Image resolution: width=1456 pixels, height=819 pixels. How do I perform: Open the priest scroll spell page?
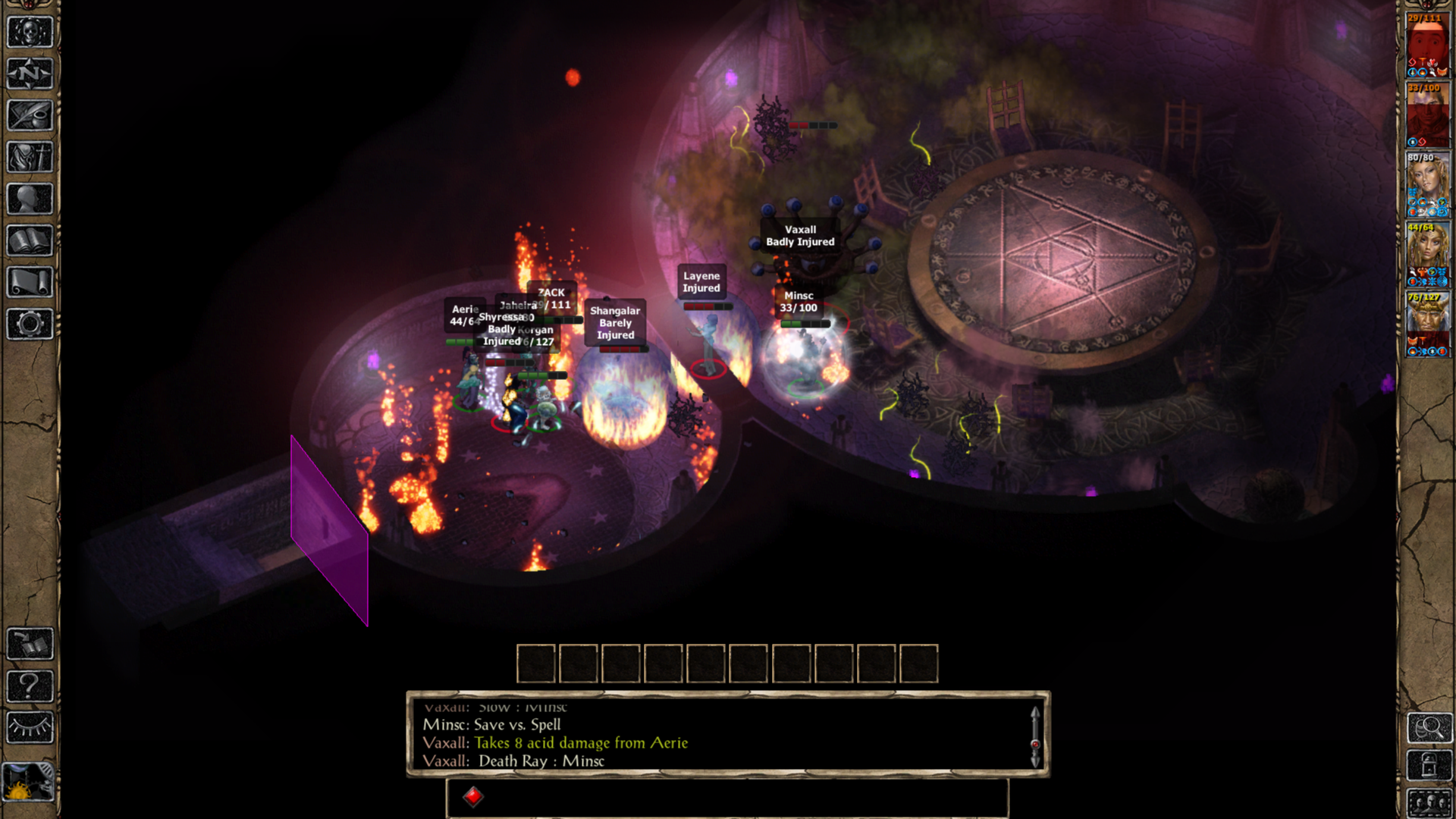30,282
